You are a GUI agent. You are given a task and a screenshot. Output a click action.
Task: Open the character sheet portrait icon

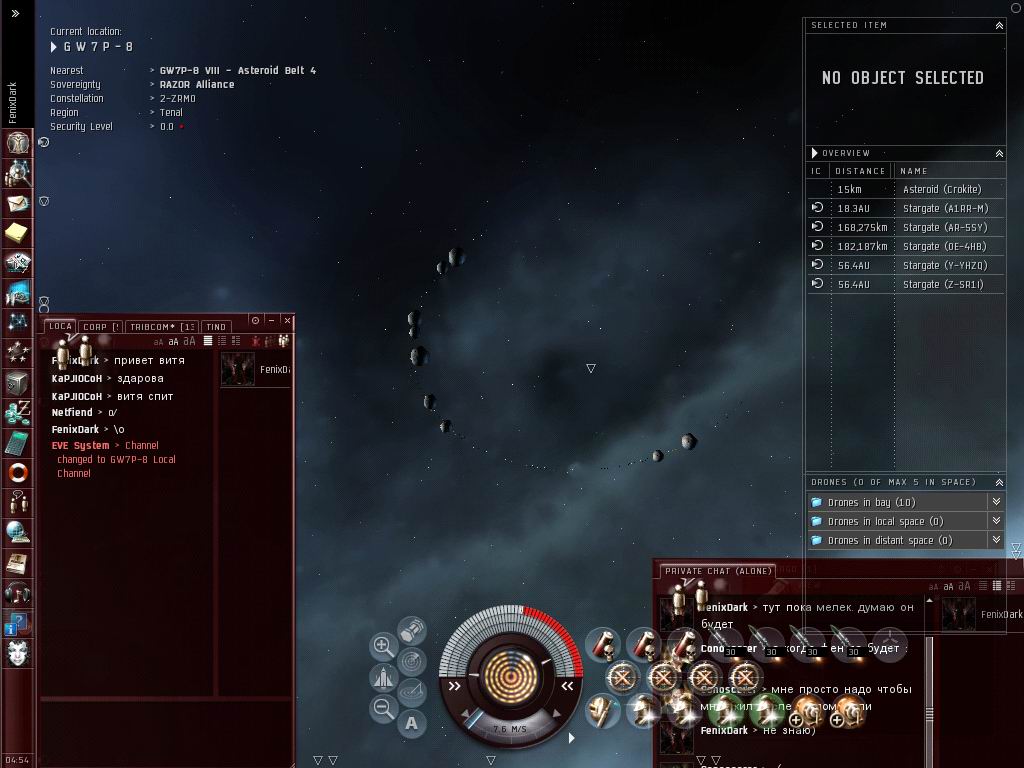[x=18, y=143]
